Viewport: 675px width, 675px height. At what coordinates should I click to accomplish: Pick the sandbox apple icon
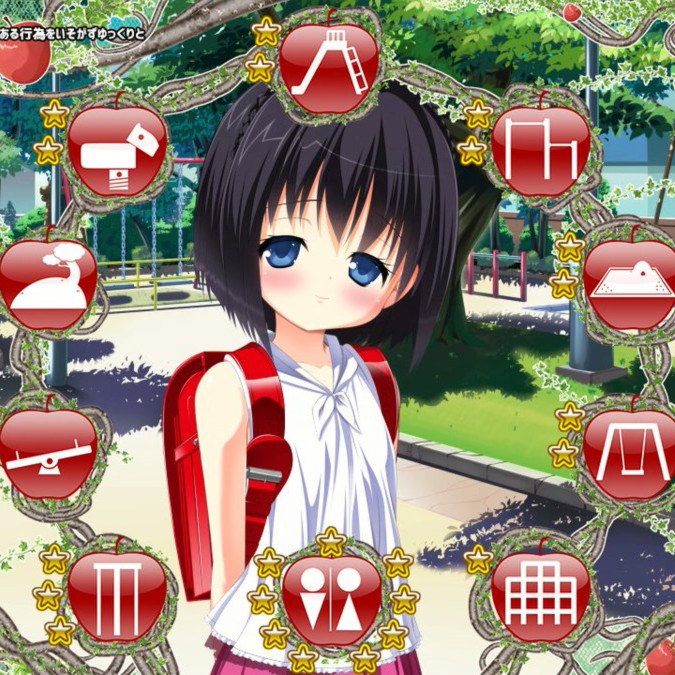coord(630,283)
